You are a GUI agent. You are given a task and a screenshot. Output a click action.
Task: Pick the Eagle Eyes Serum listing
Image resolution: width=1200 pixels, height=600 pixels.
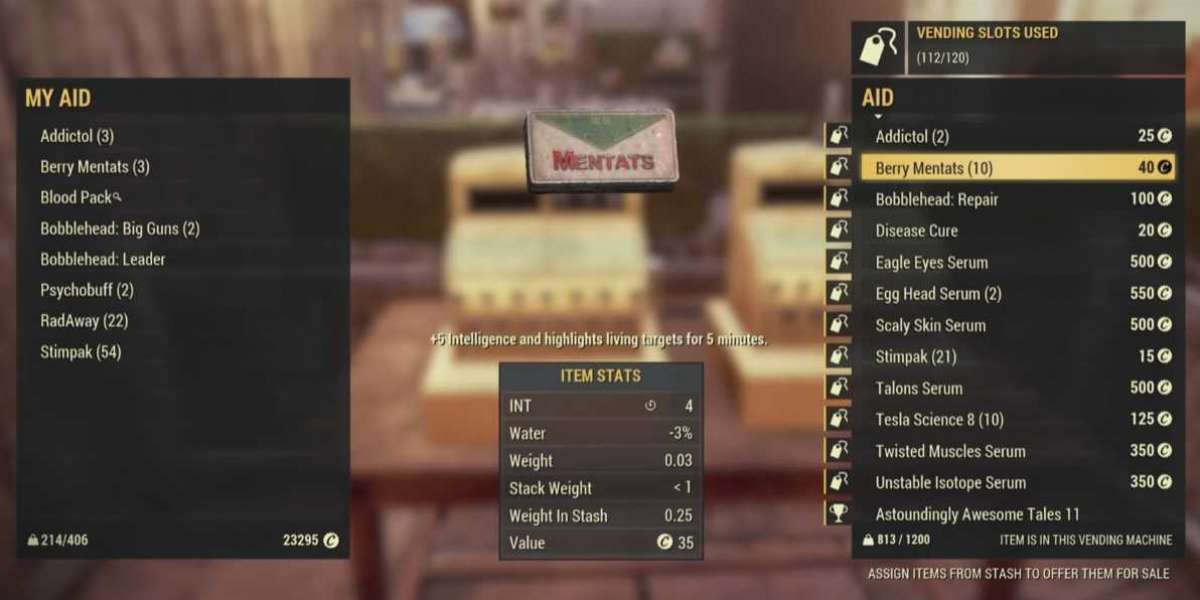[1015, 263]
